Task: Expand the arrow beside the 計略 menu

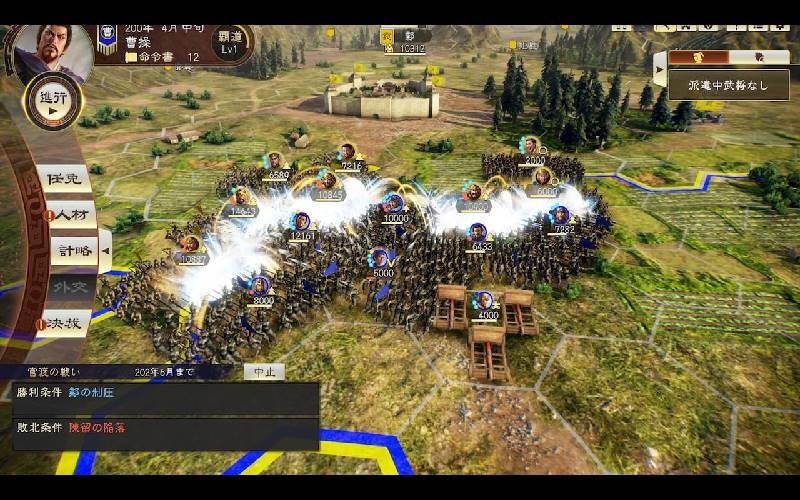Action: 105,249
